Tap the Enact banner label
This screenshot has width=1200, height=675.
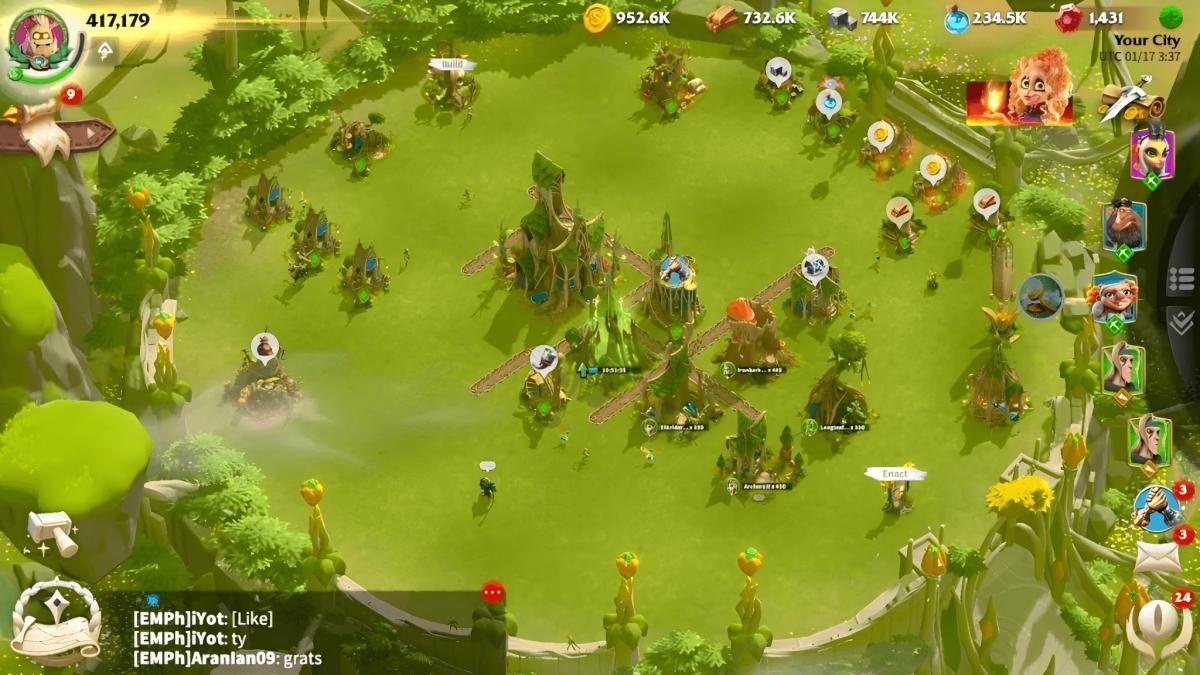[895, 473]
